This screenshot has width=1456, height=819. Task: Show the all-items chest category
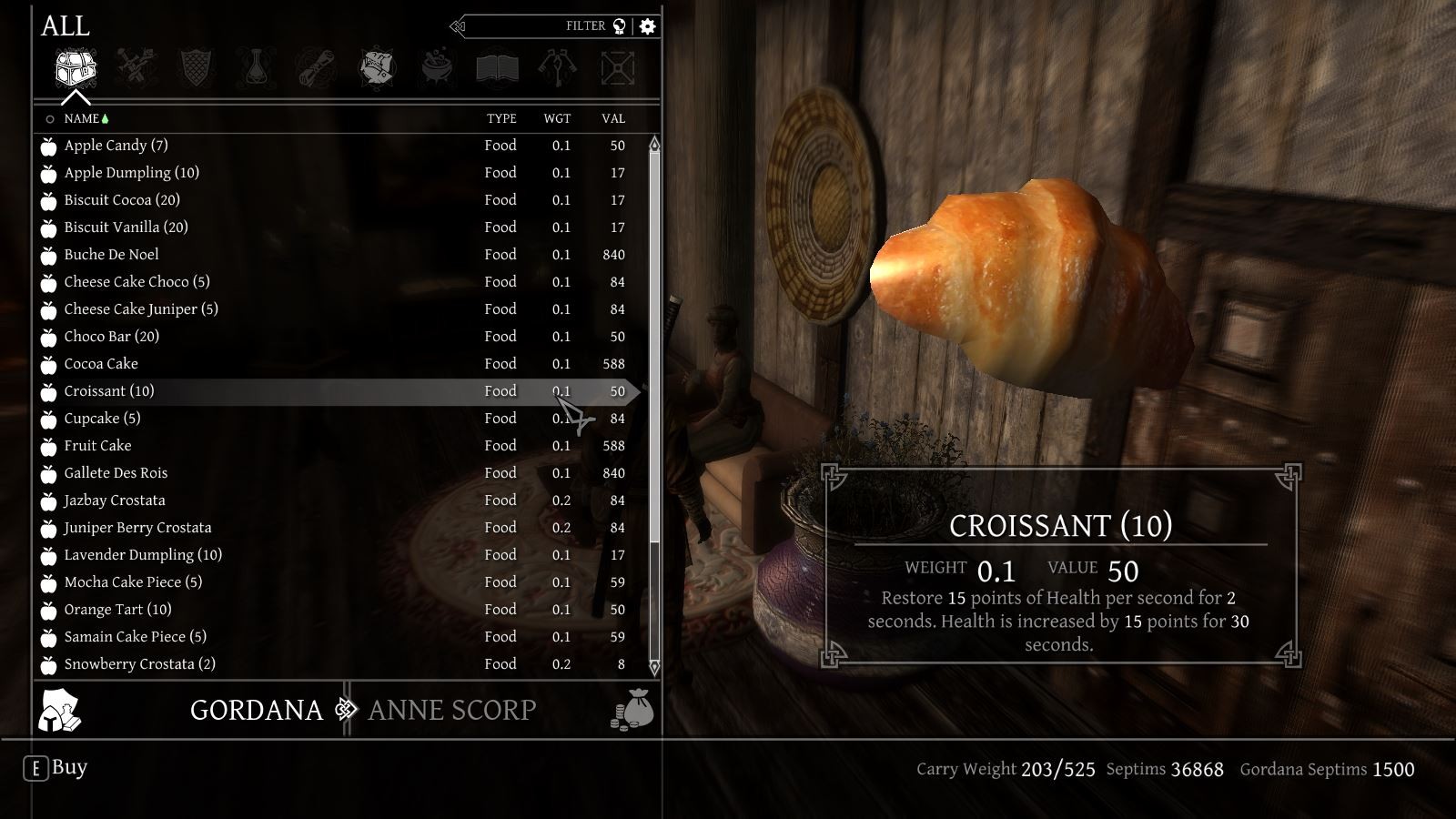[76, 68]
